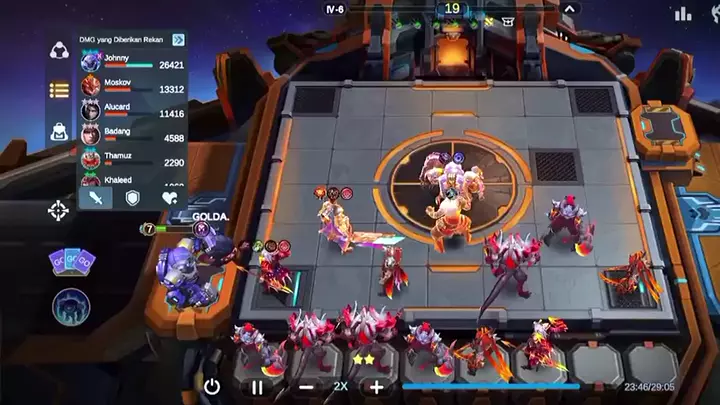Seek along the replay progress bar
The width and height of the screenshot is (720, 405).
pyautogui.click(x=500, y=386)
